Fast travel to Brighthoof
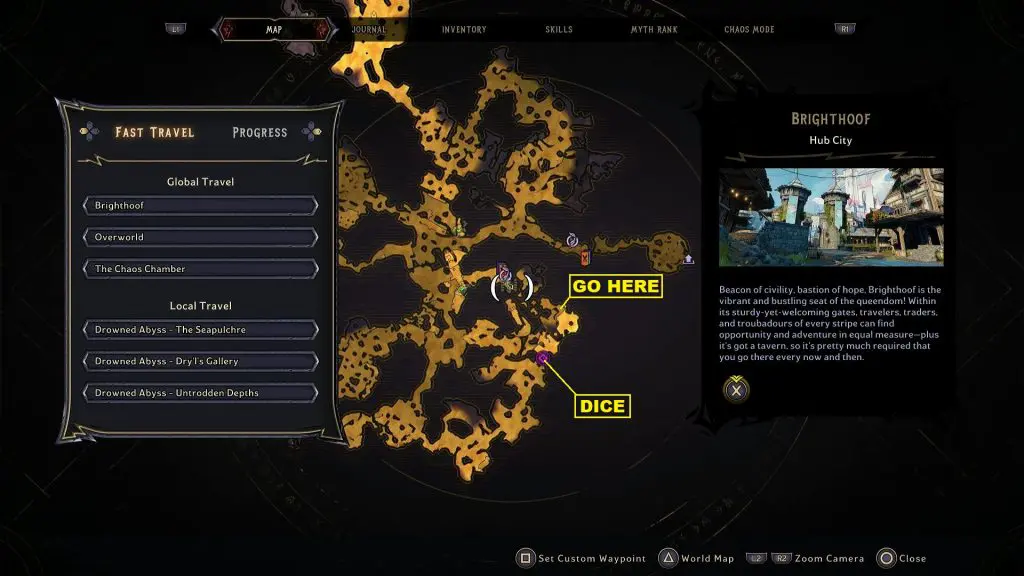 pos(201,206)
